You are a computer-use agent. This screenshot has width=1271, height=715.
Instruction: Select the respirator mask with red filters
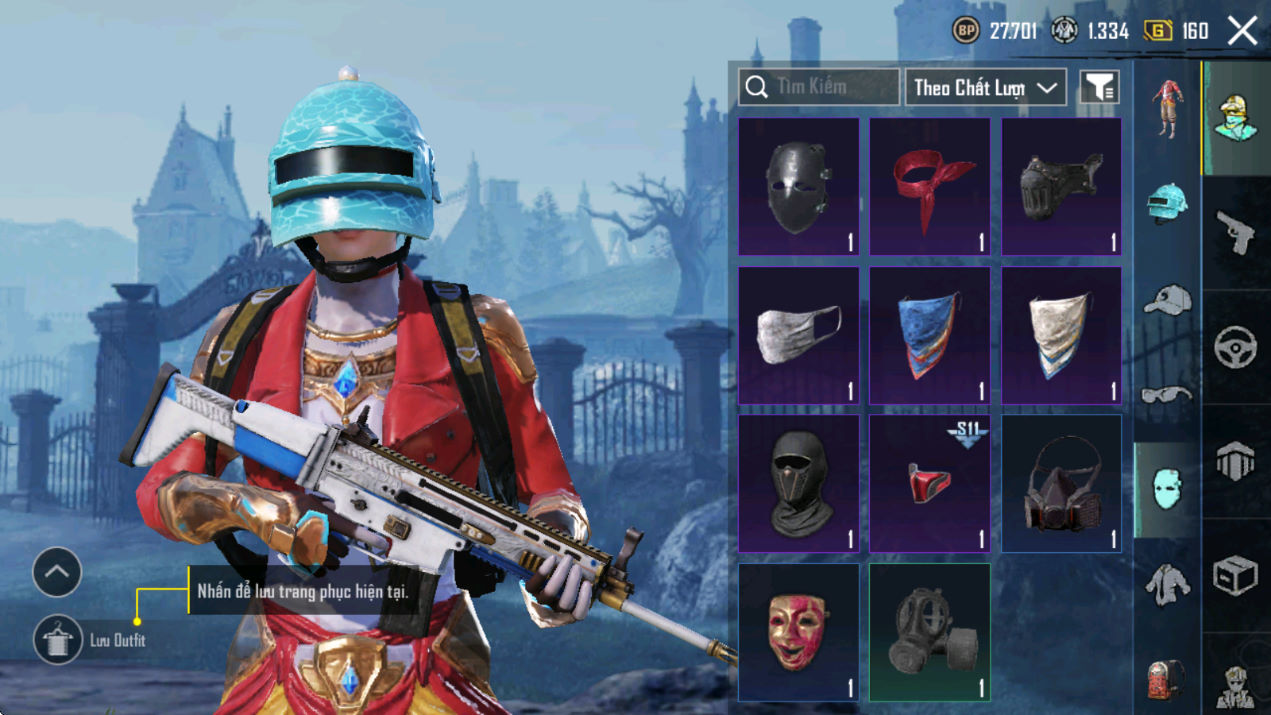(1061, 484)
